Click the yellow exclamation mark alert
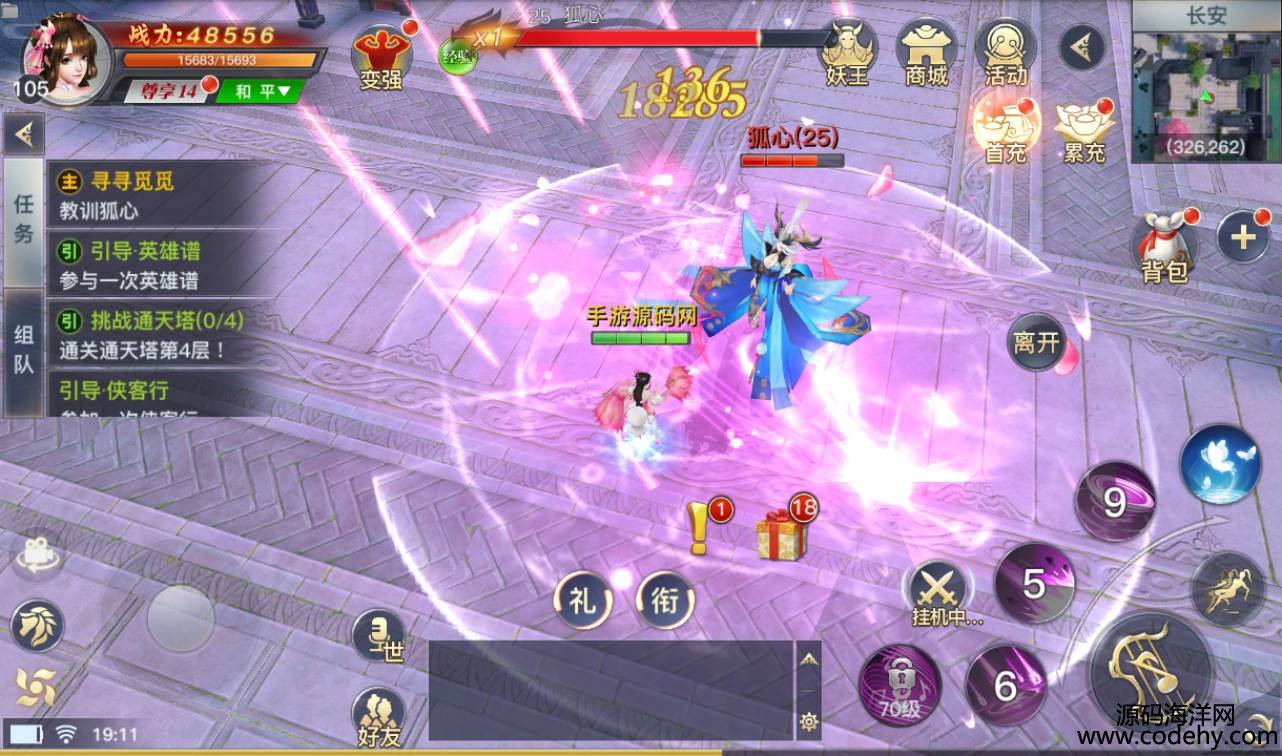Image resolution: width=1282 pixels, height=756 pixels. click(x=699, y=527)
